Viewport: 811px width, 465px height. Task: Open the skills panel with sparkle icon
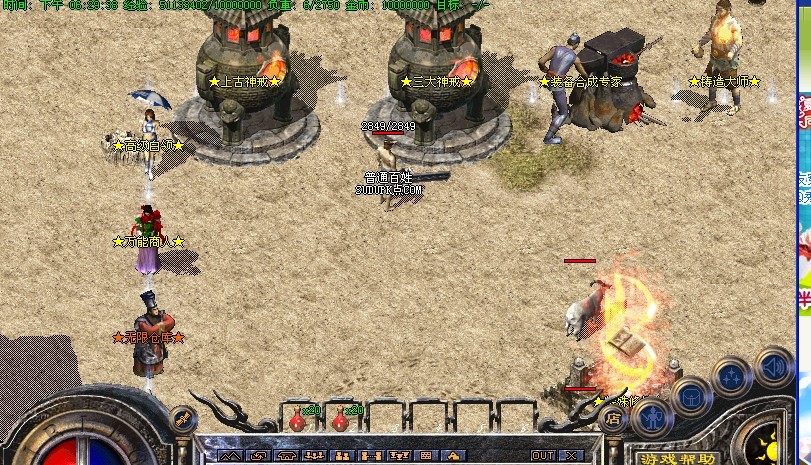732,378
